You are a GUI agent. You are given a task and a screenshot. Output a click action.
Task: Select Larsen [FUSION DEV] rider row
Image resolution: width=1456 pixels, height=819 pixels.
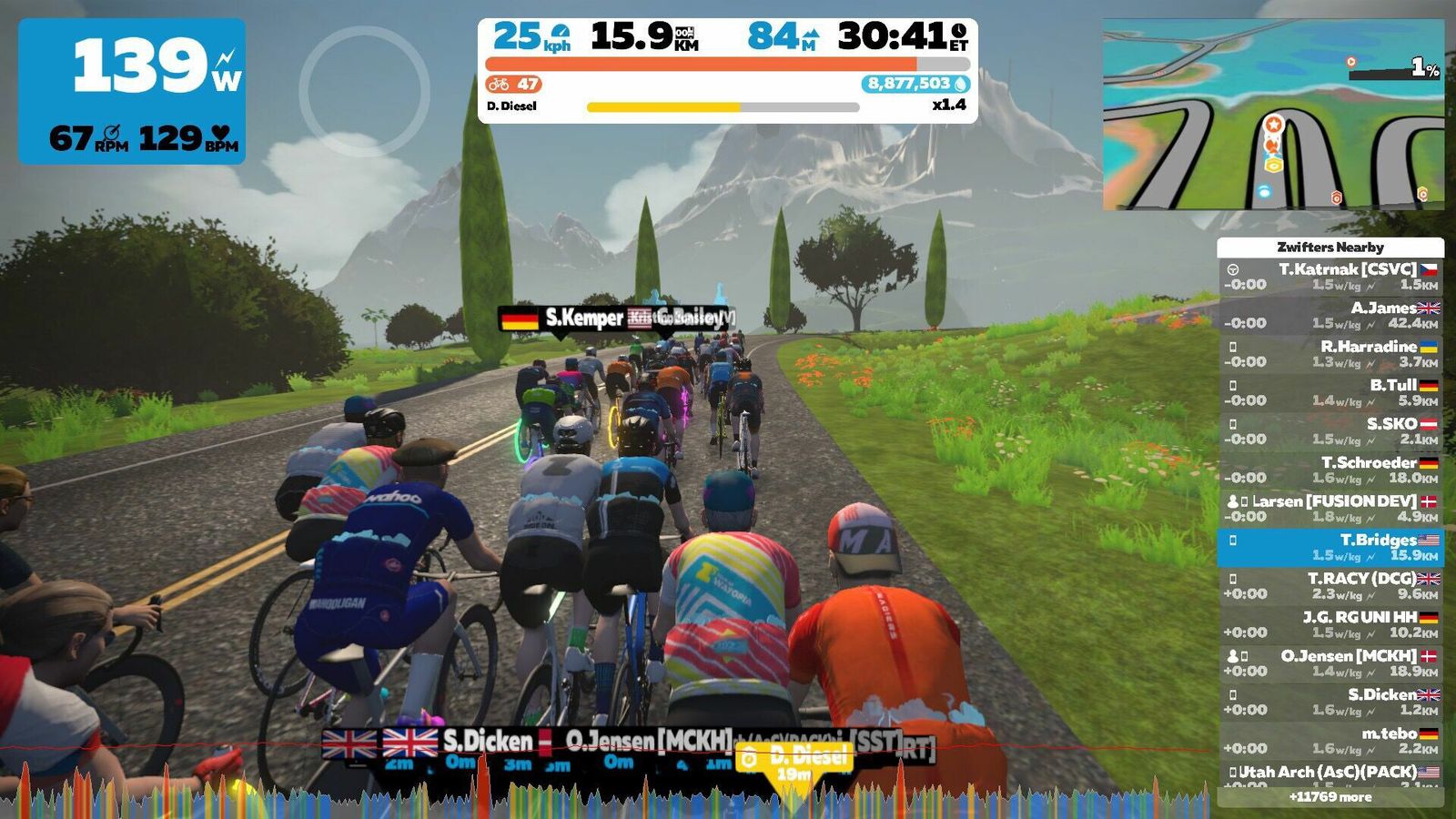click(1330, 509)
